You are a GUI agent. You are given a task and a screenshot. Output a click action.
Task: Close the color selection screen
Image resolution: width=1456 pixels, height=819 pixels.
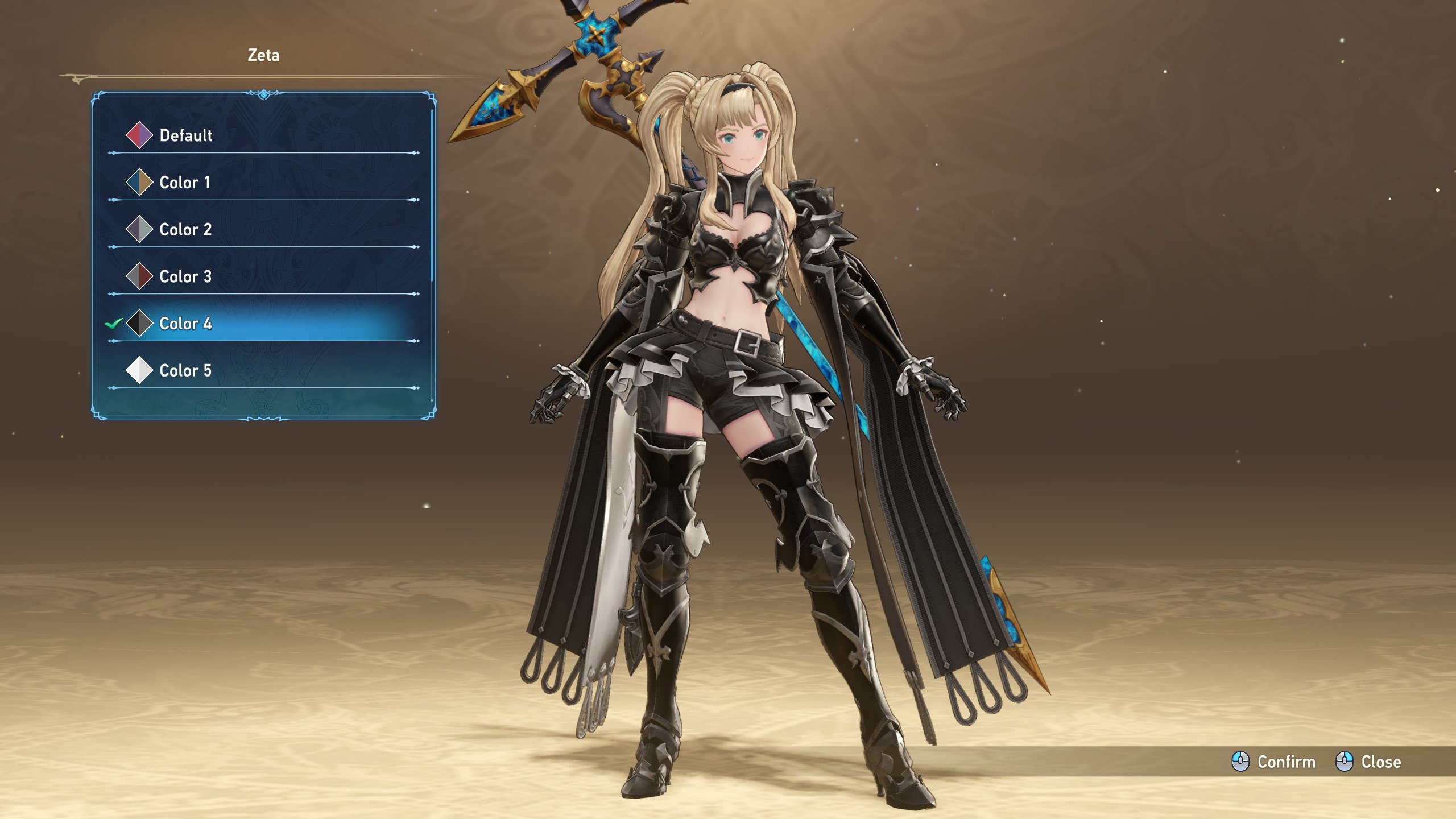(1368, 762)
